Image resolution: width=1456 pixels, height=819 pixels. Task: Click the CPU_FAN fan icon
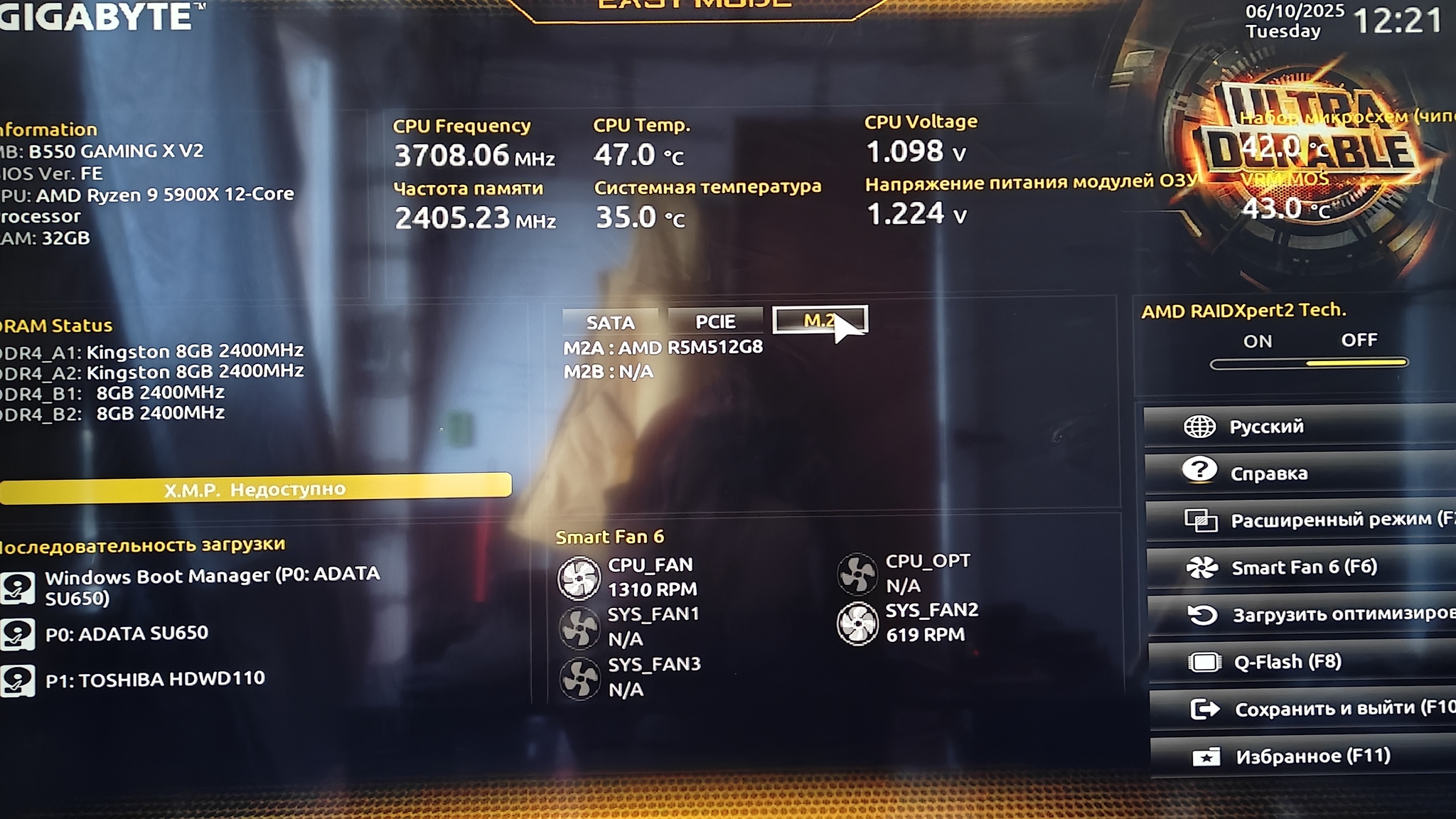(x=579, y=577)
